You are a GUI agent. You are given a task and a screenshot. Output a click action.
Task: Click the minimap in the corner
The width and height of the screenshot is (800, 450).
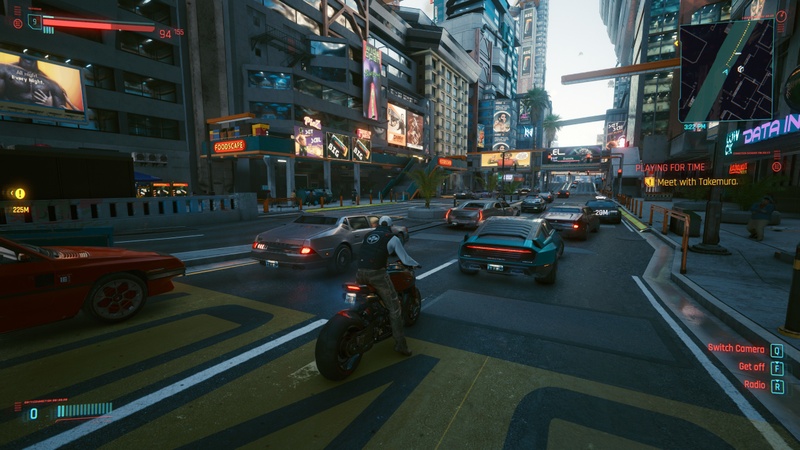(x=725, y=70)
